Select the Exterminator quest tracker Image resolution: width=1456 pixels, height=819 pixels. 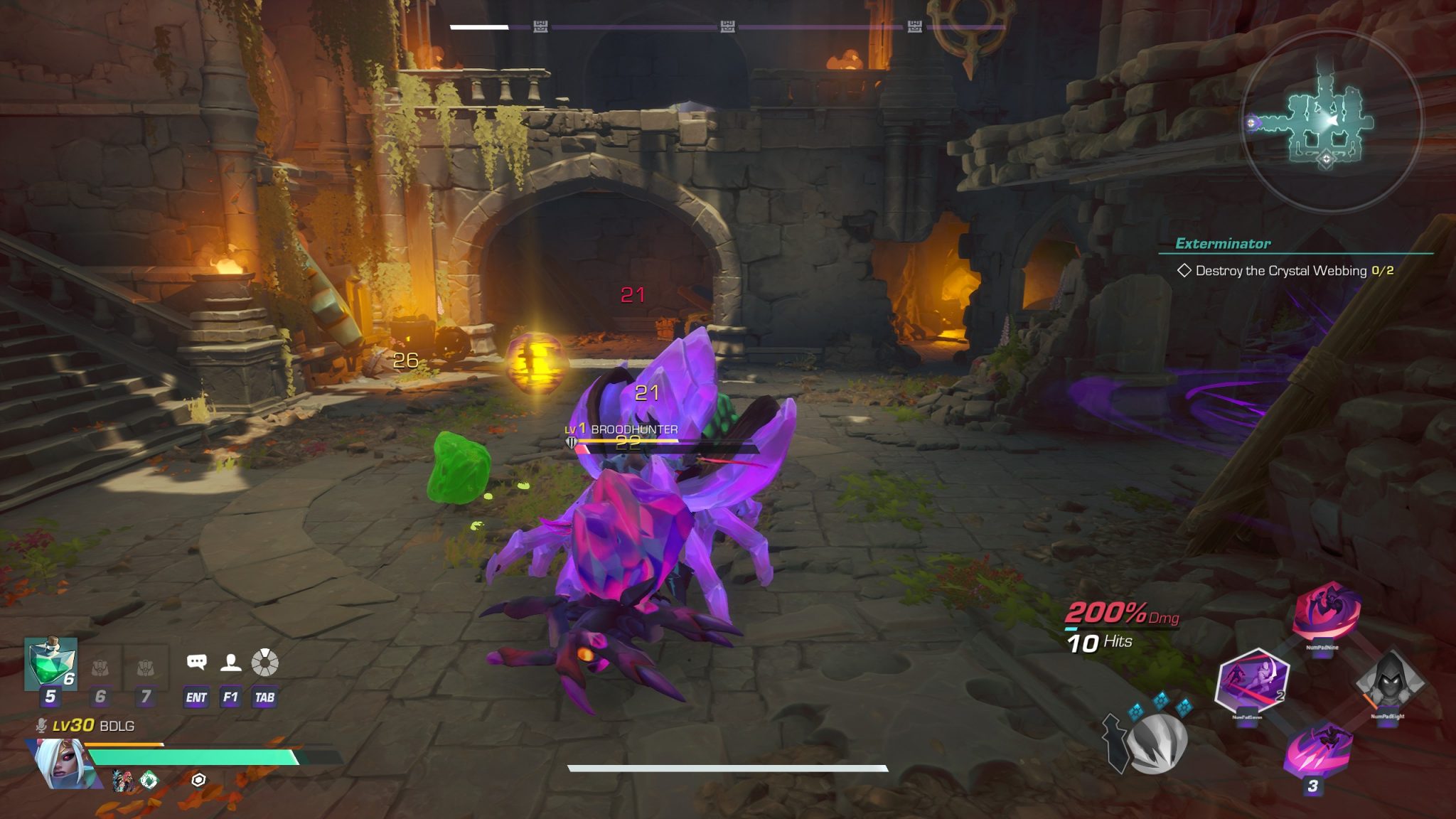tap(1223, 244)
